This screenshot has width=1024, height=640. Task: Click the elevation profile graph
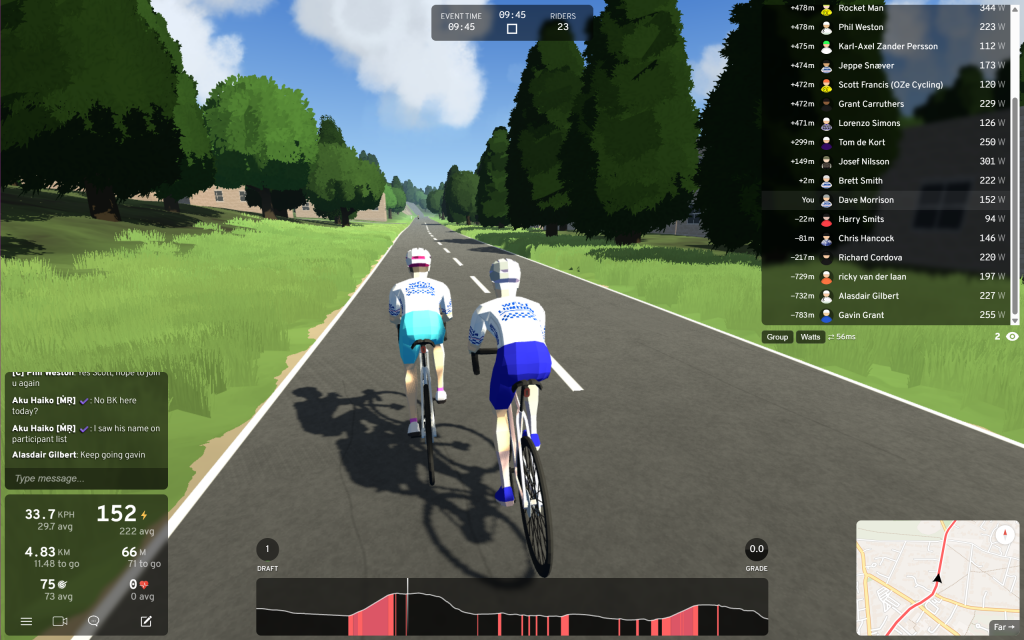point(512,607)
